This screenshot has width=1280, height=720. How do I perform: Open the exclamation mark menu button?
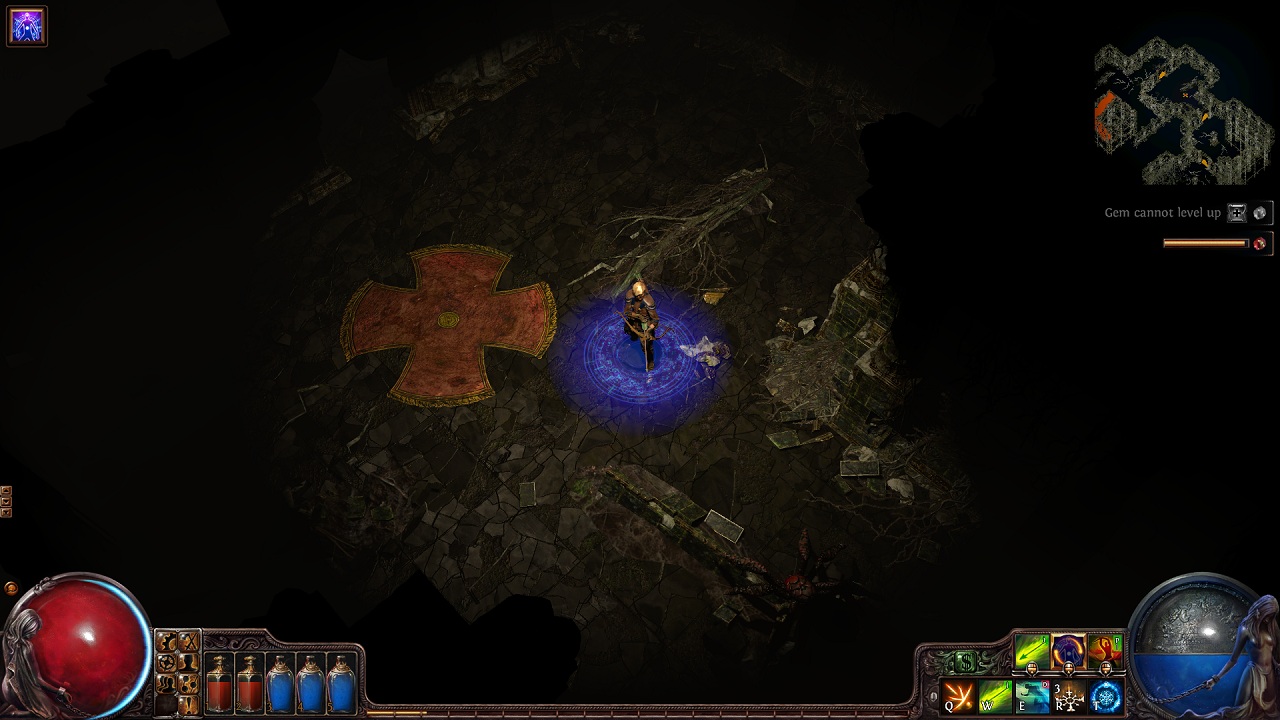188,705
